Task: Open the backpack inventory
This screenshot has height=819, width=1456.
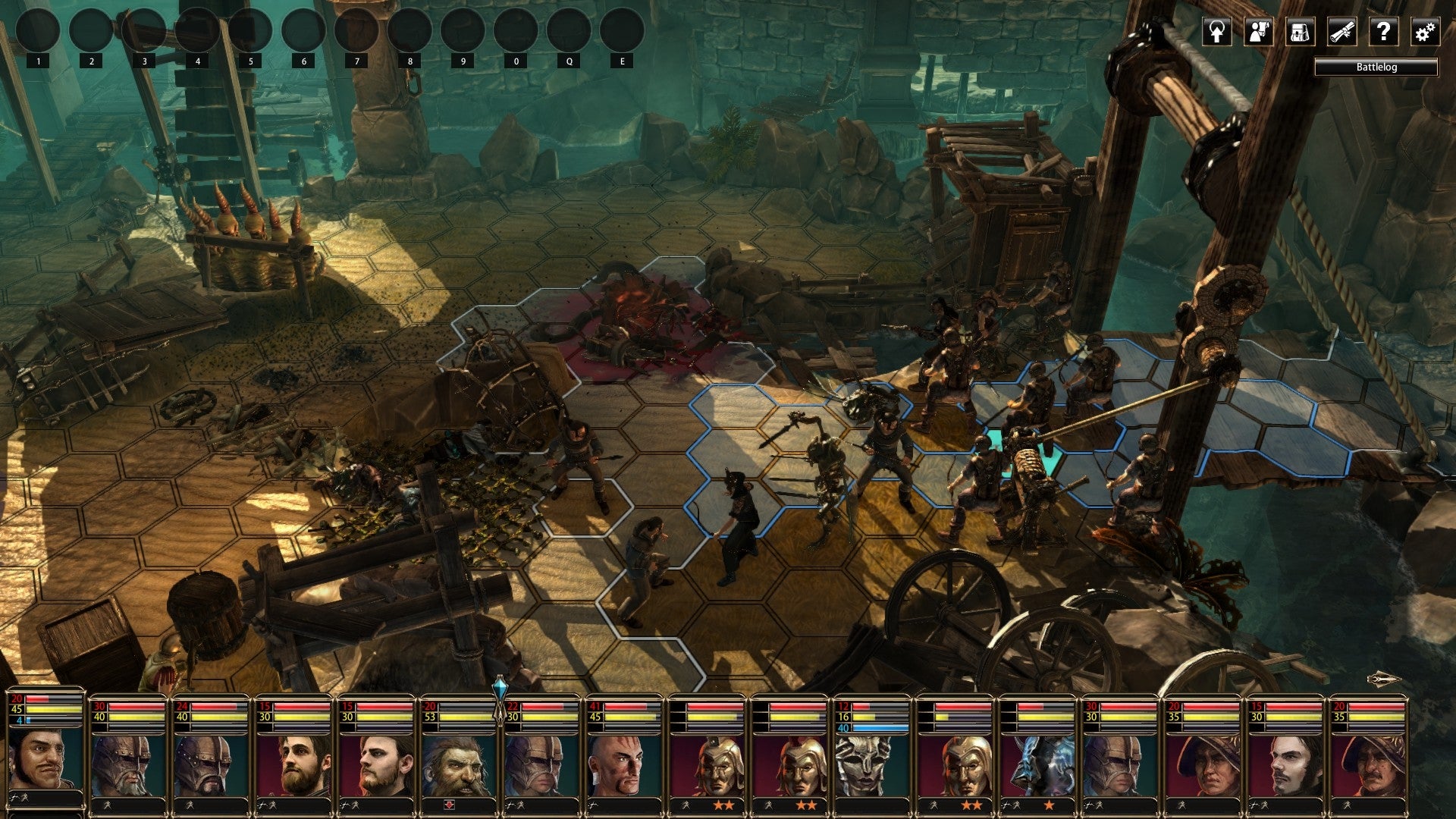Action: tap(1300, 32)
